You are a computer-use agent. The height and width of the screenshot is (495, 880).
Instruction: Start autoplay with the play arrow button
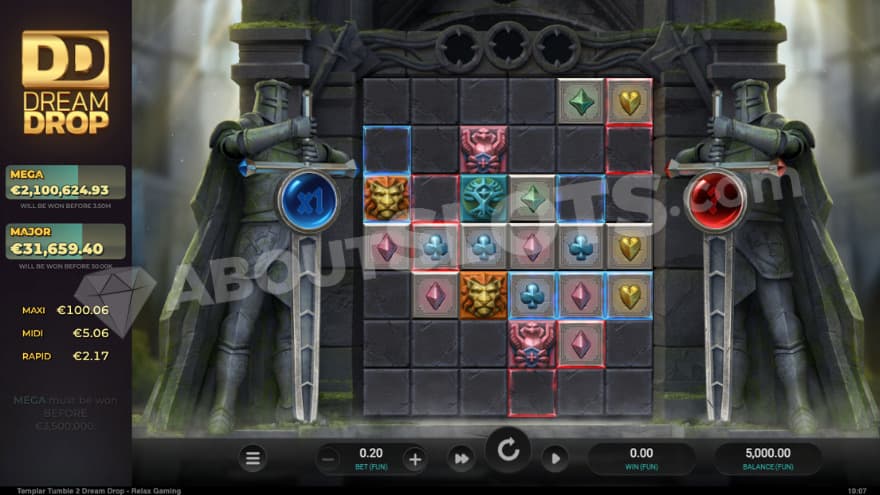(555, 459)
